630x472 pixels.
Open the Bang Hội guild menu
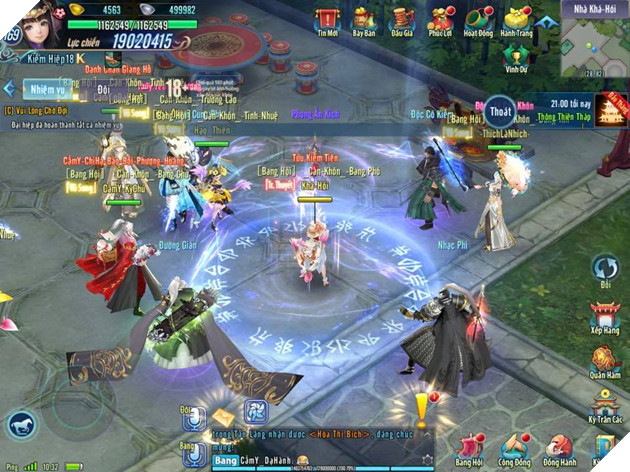(470, 448)
